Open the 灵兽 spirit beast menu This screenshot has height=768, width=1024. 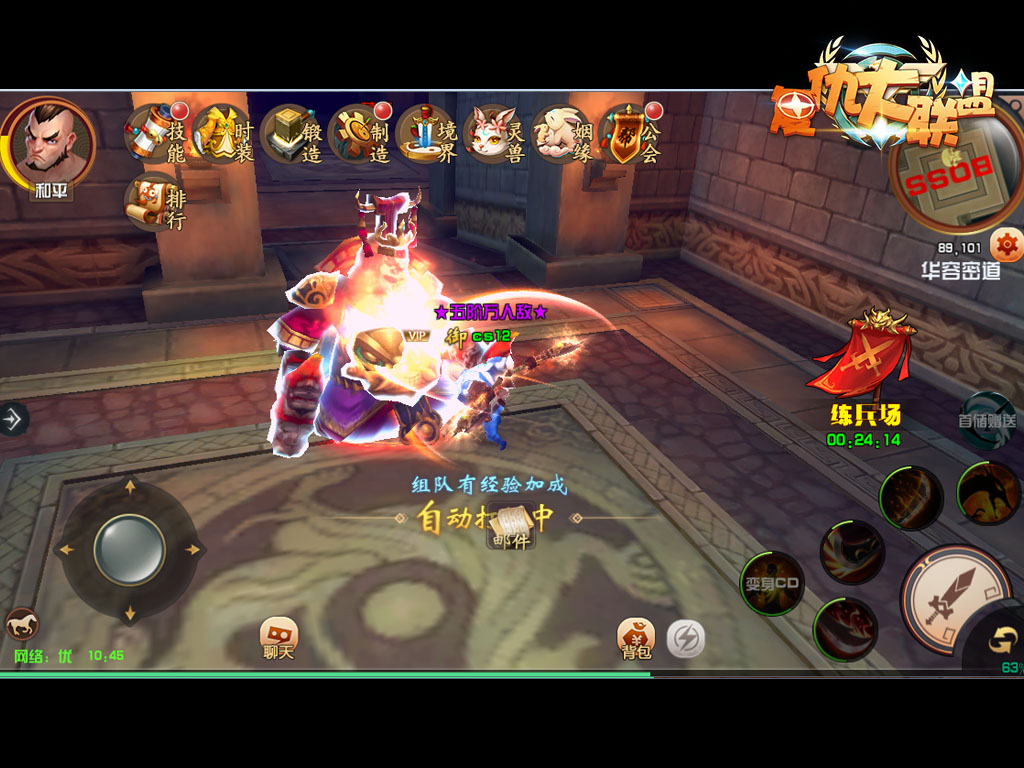pos(494,135)
